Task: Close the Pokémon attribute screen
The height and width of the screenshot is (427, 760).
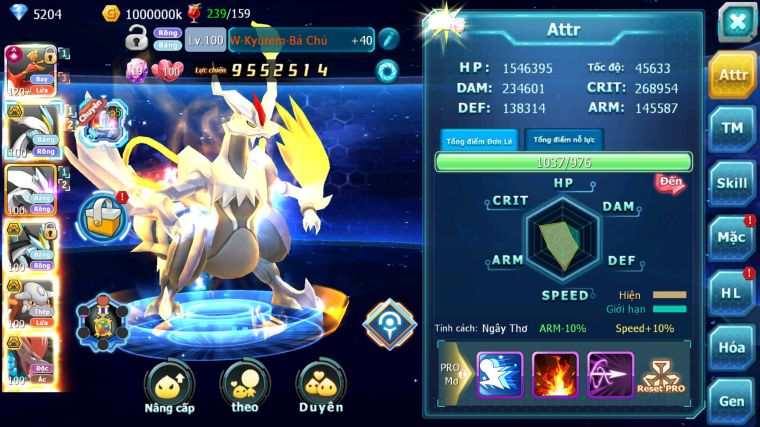Action: point(736,22)
